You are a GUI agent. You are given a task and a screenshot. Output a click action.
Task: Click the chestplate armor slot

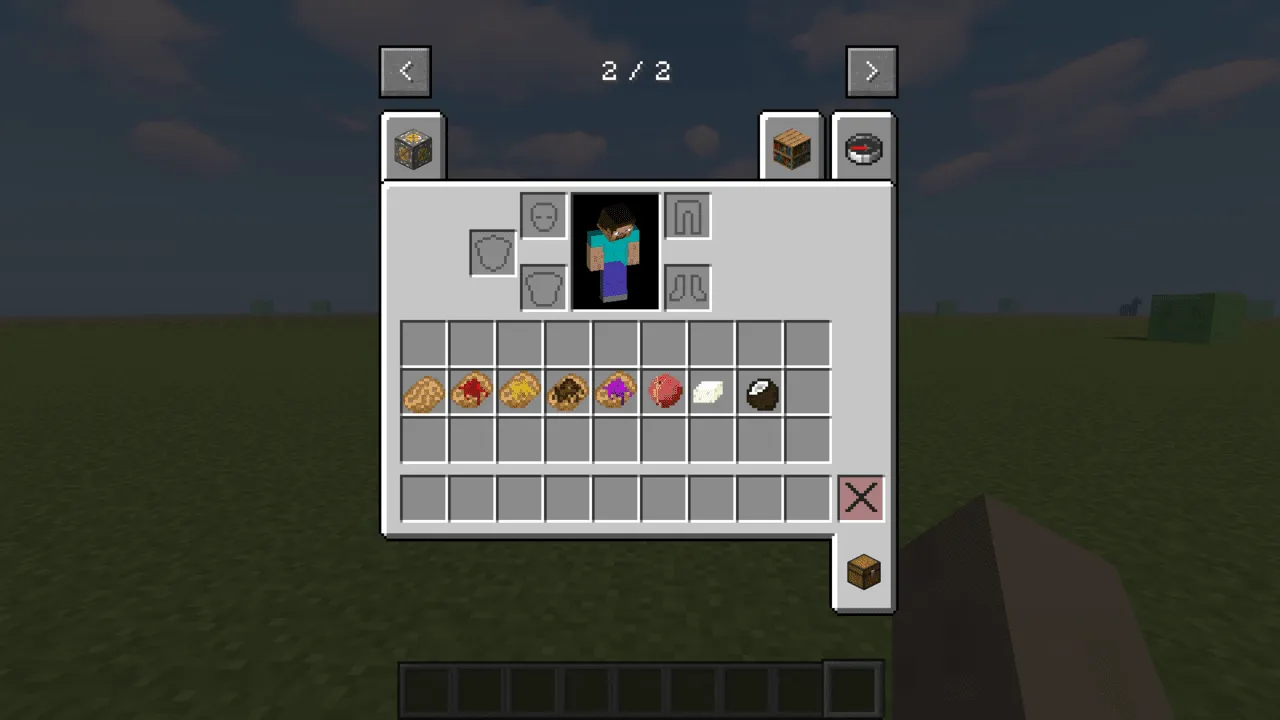tap(543, 287)
